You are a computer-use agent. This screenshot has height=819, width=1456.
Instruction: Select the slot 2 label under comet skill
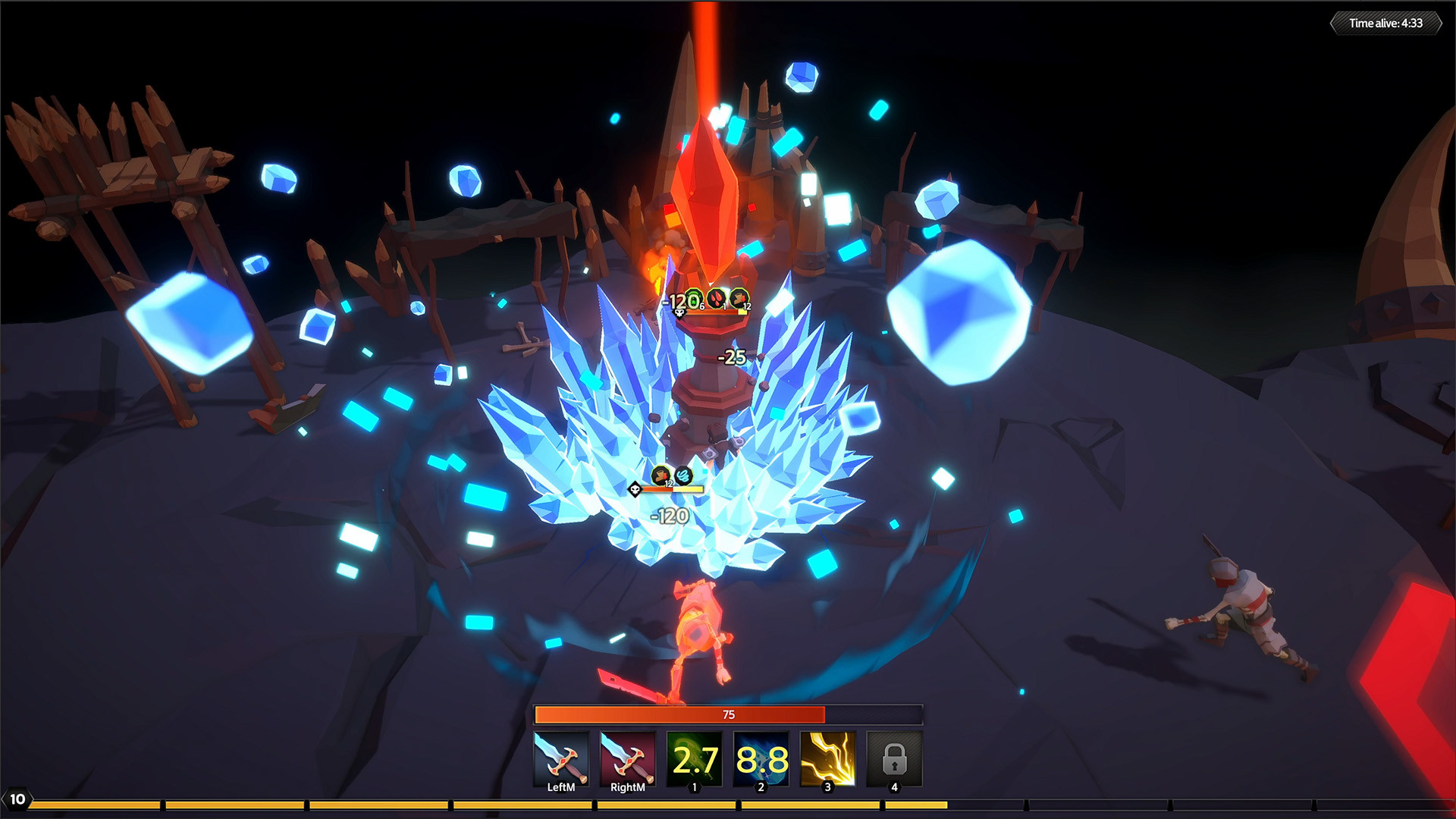click(760, 787)
